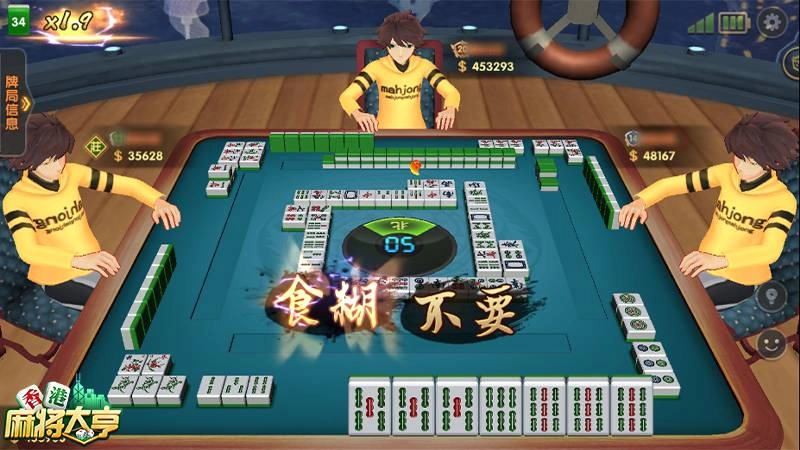The image size is (800, 450).
Task: Open settings via the gear icon
Action: coord(772,22)
